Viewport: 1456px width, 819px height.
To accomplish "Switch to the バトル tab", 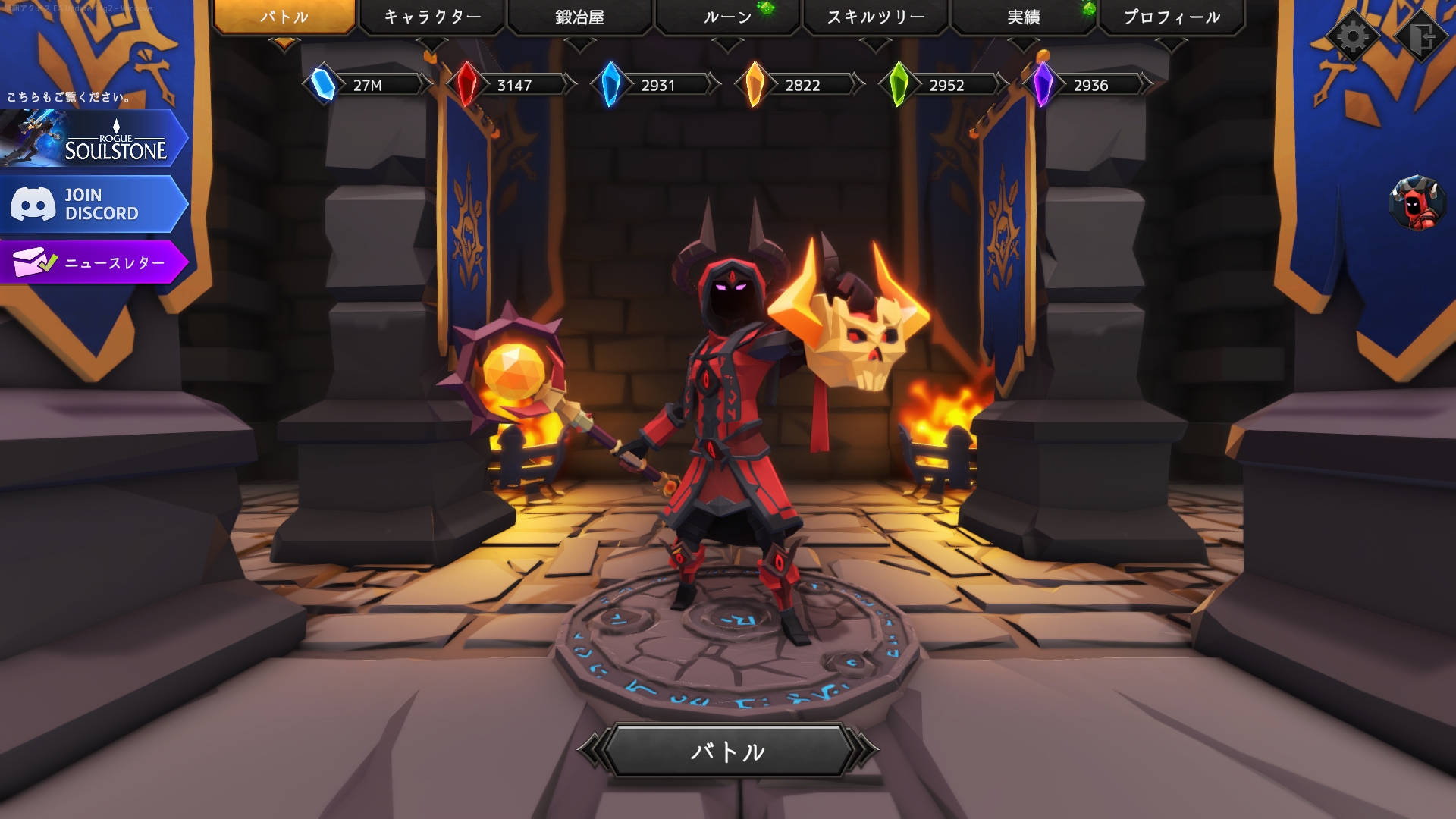I will pyautogui.click(x=284, y=17).
